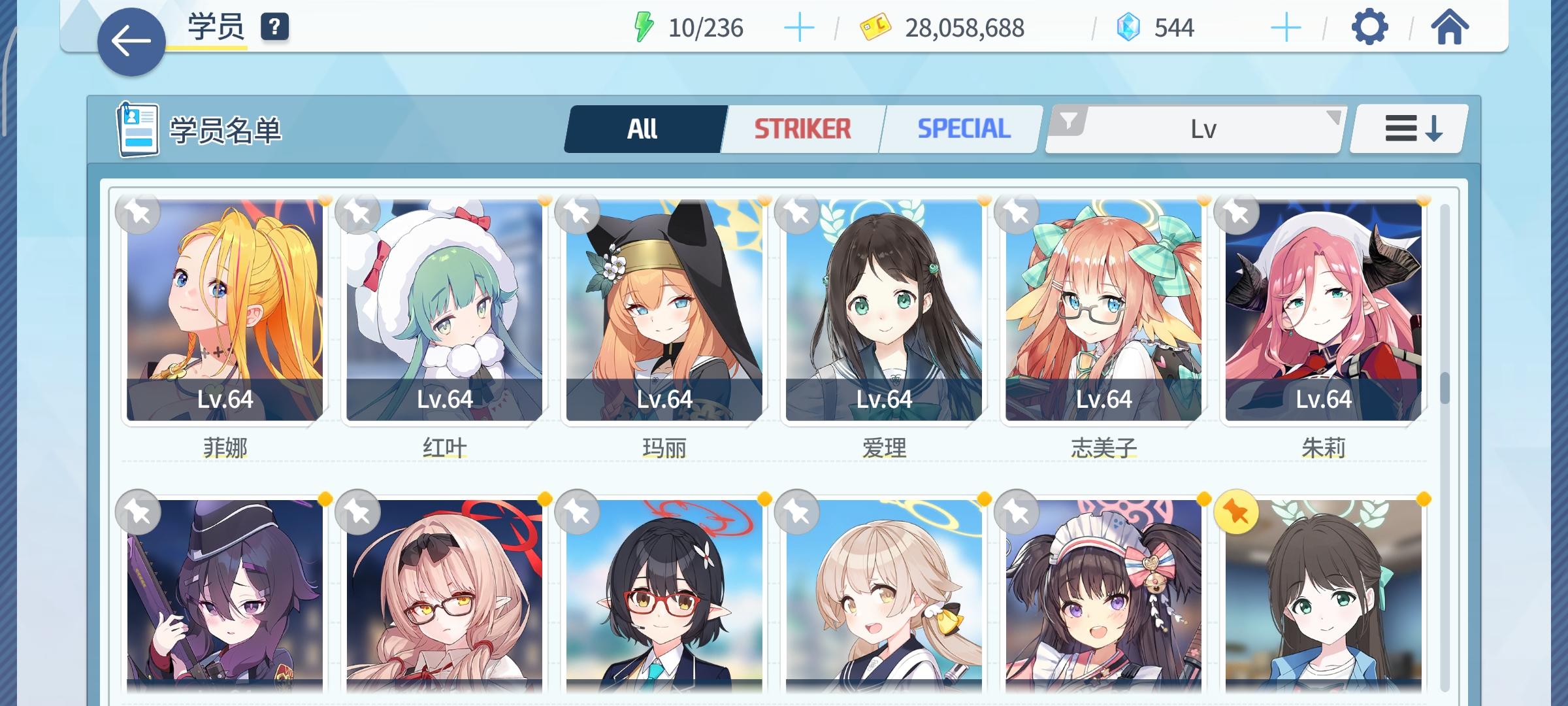Toggle the pin on 菲娜's card
Image resolution: width=1568 pixels, height=706 pixels.
click(139, 212)
